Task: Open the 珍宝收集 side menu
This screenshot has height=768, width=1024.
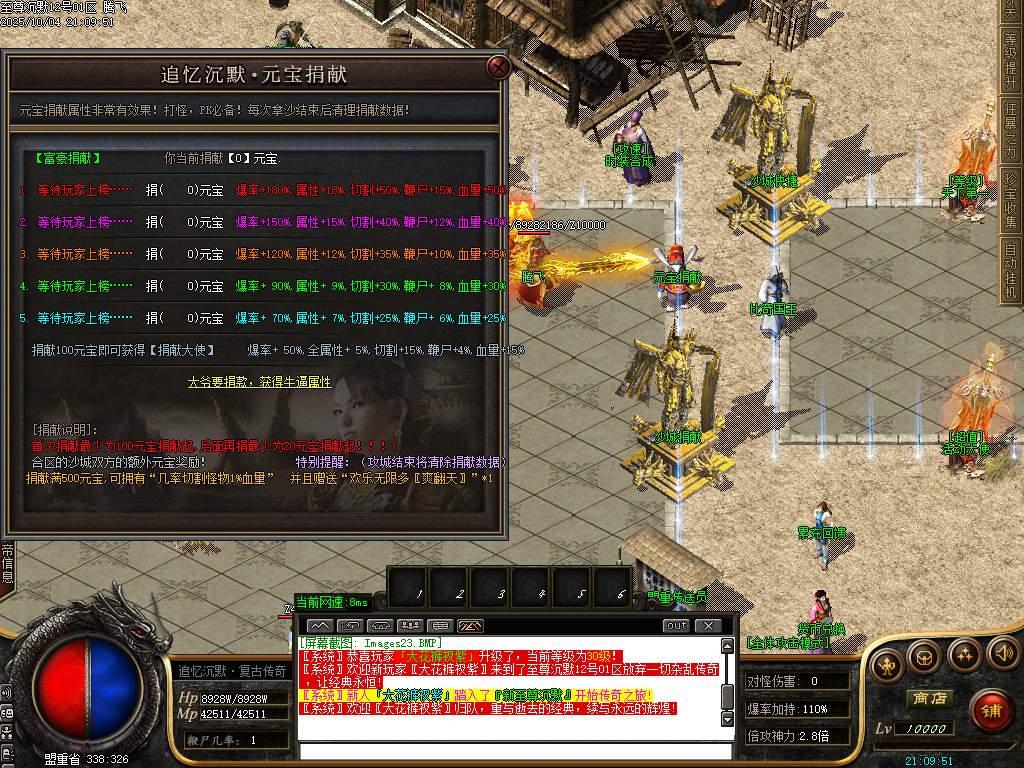Action: click(1011, 200)
